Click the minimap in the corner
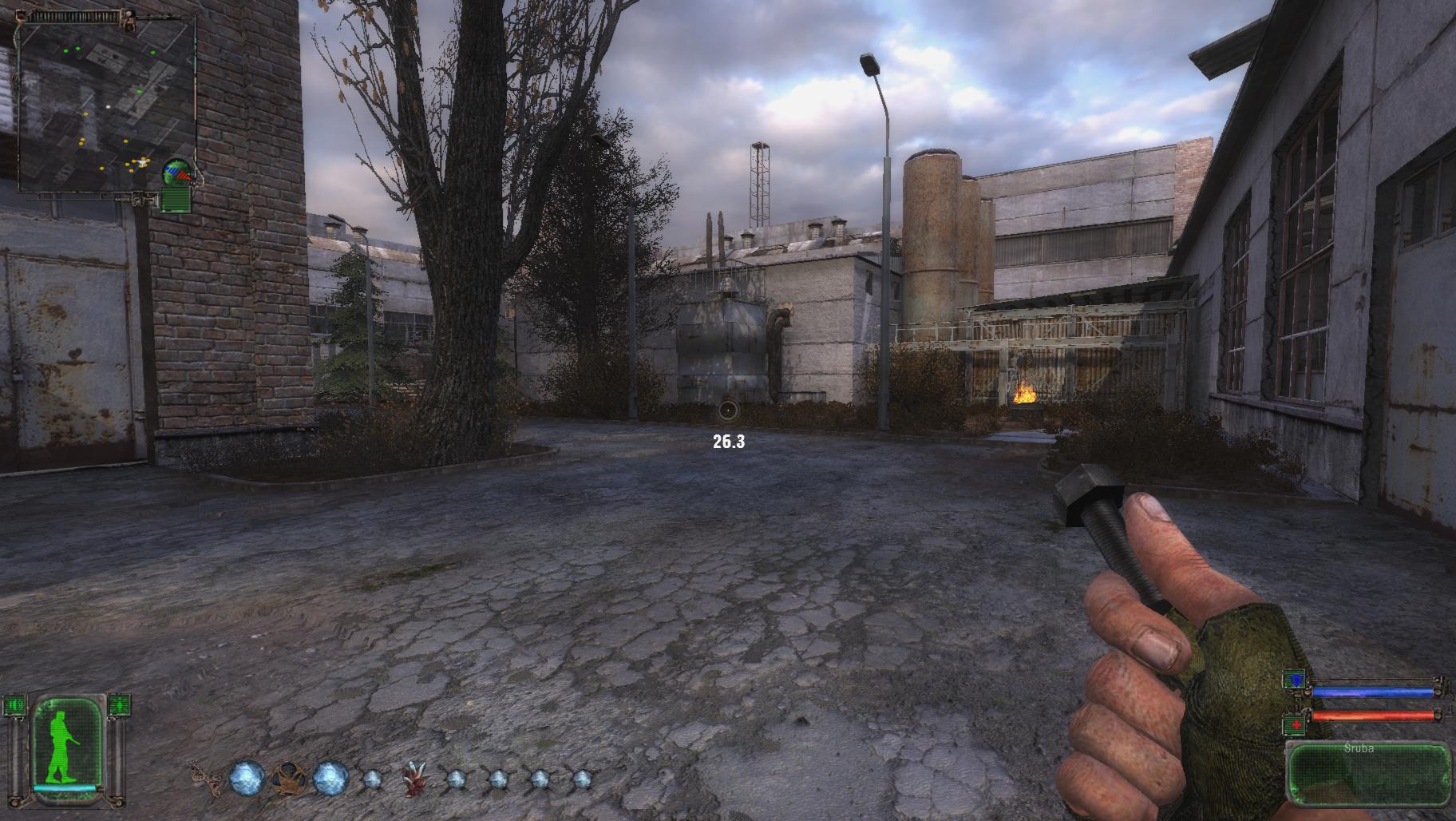The image size is (1456, 821). [107, 105]
